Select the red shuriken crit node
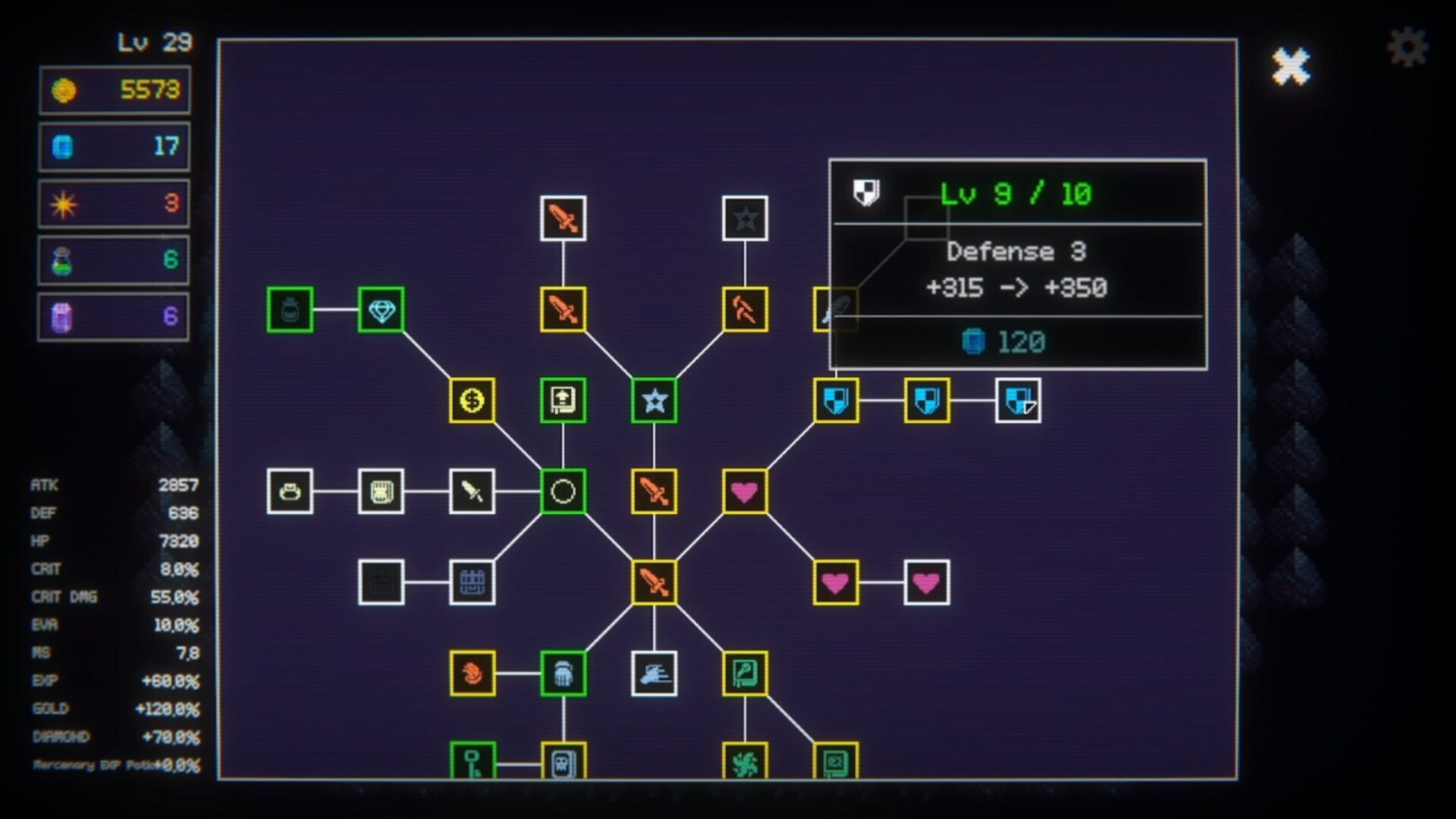The height and width of the screenshot is (819, 1456). pyautogui.click(x=472, y=673)
